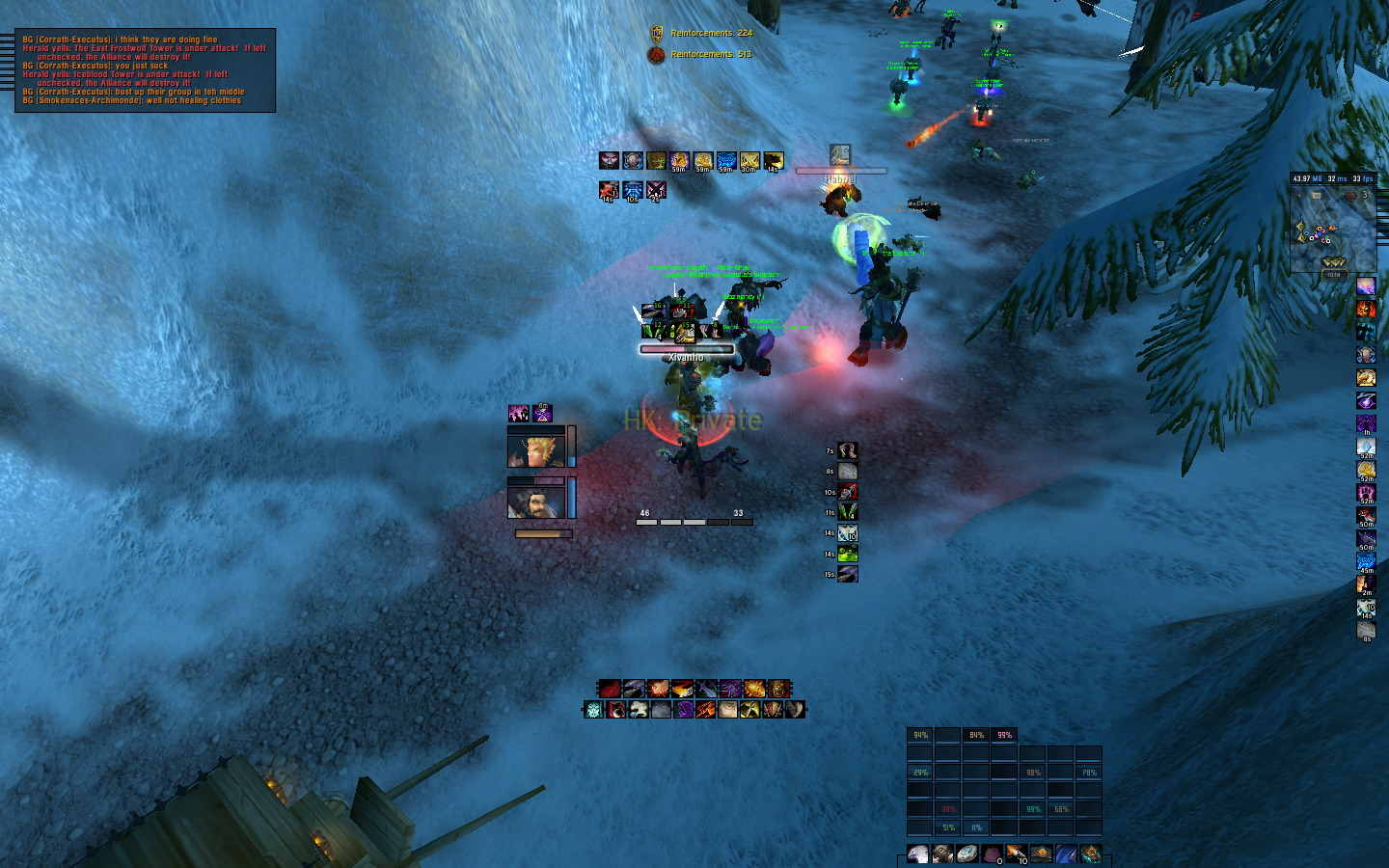Use the orange explosion burst ability
Image resolution: width=1389 pixels, height=868 pixels.
point(658,689)
